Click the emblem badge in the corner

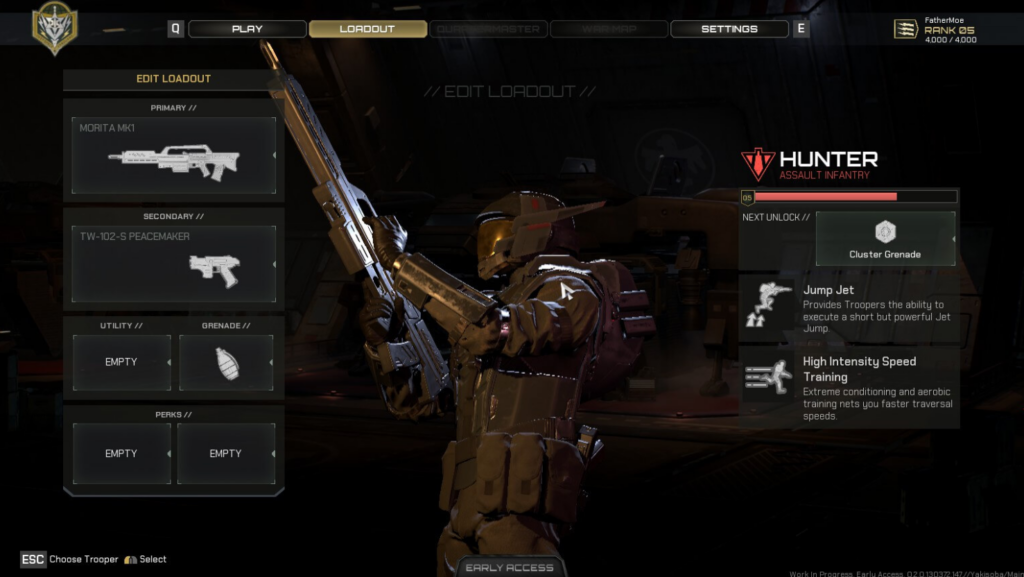[x=54, y=27]
